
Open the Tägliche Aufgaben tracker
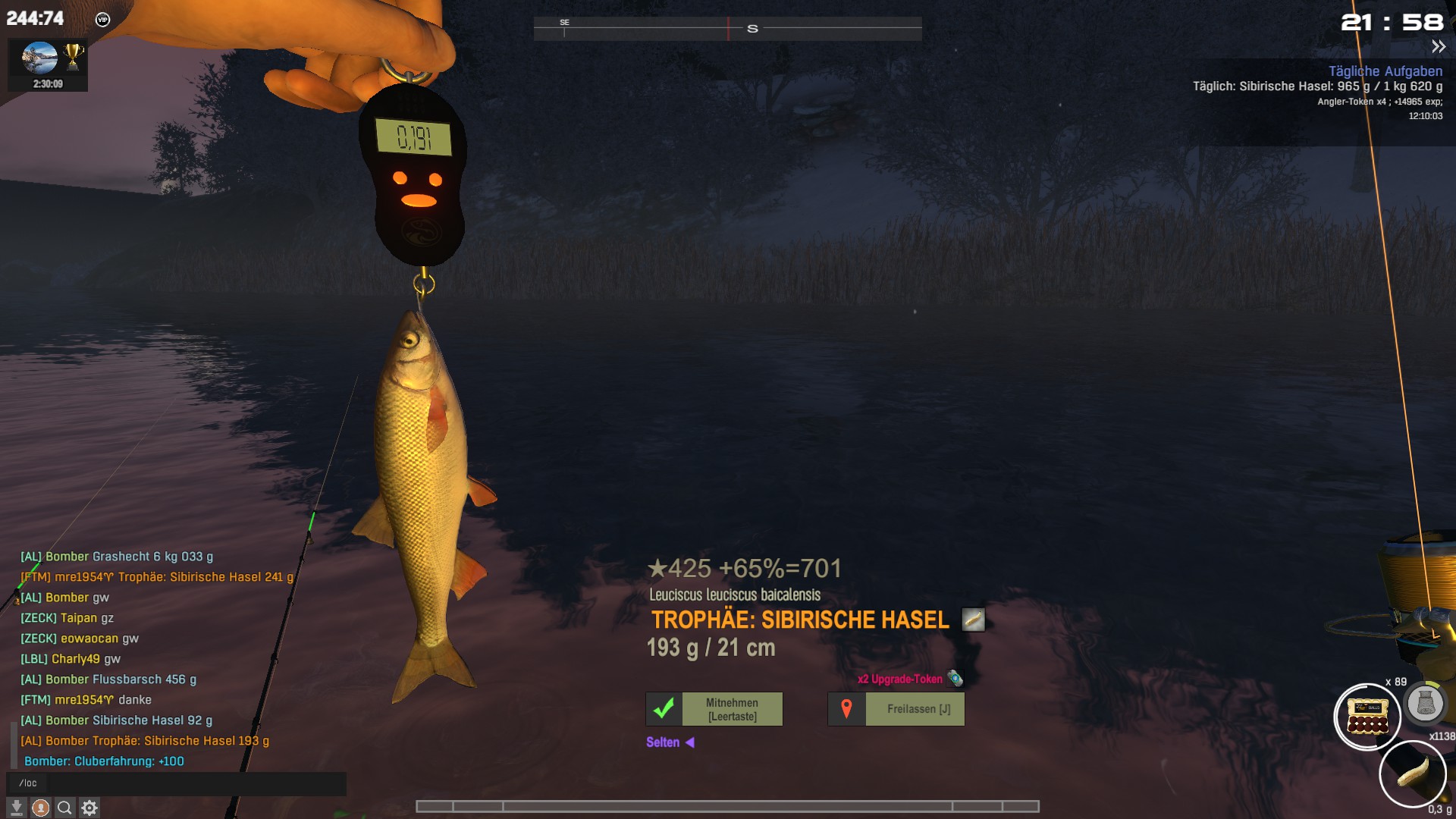(x=1385, y=71)
